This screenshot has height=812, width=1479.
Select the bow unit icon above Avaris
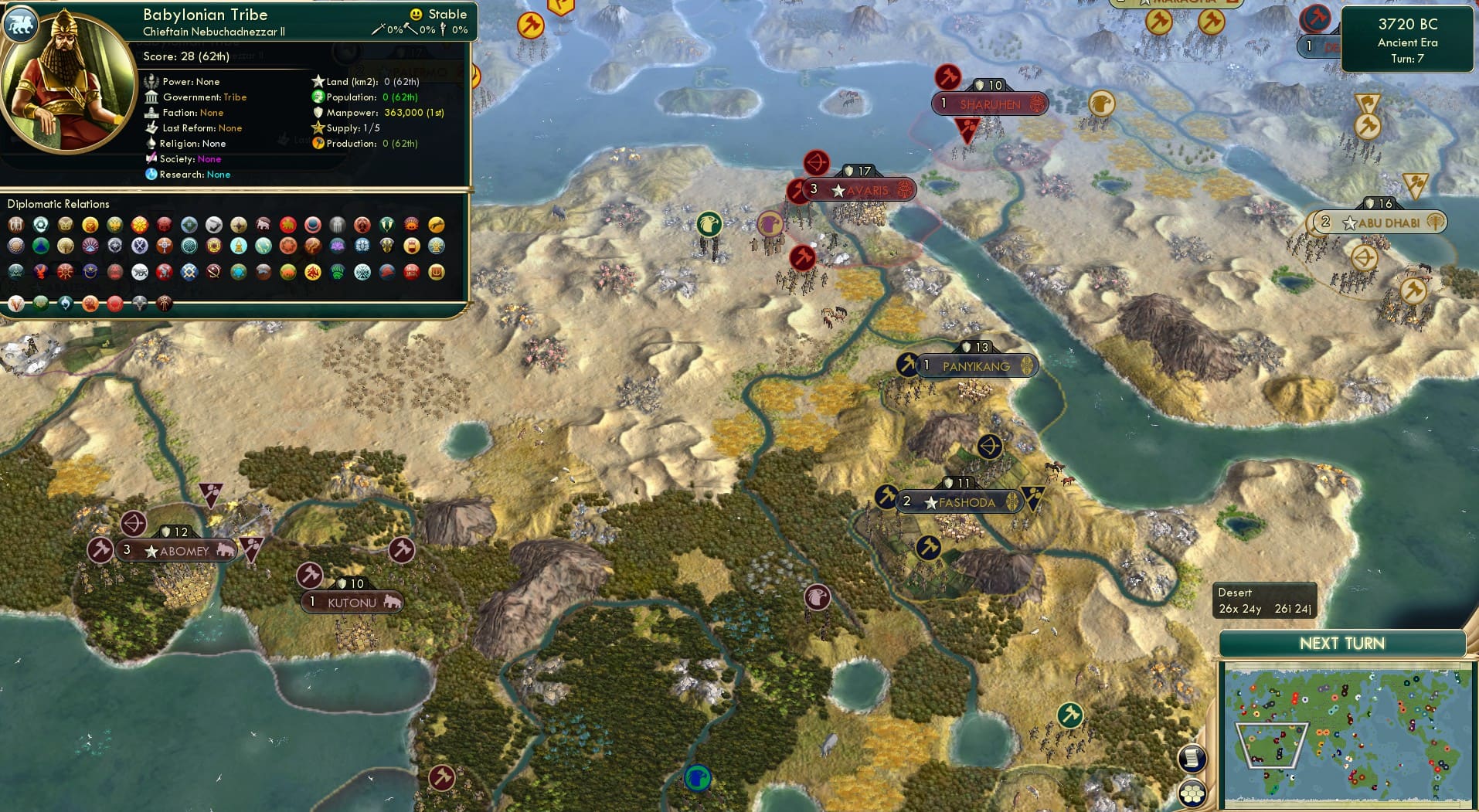point(818,163)
